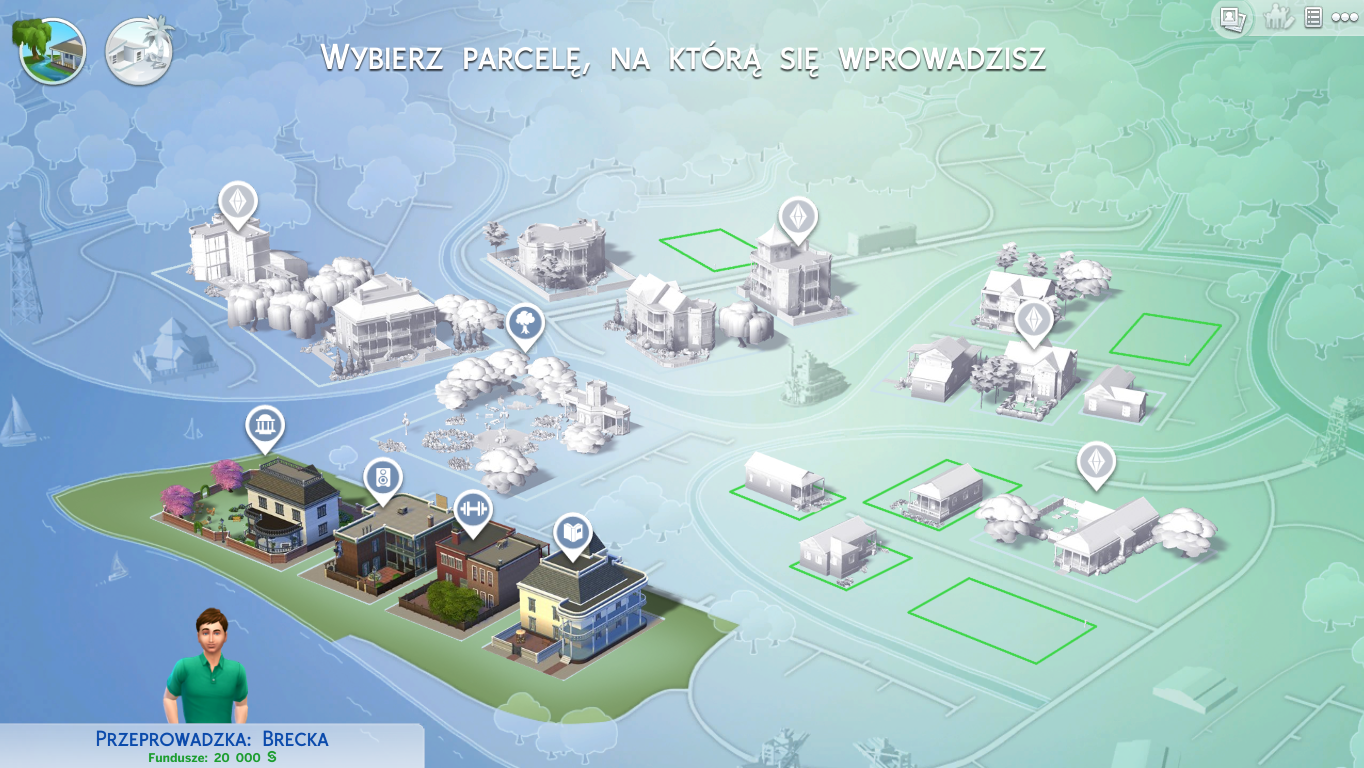
Task: Open household management family icon
Action: (x=1279, y=17)
